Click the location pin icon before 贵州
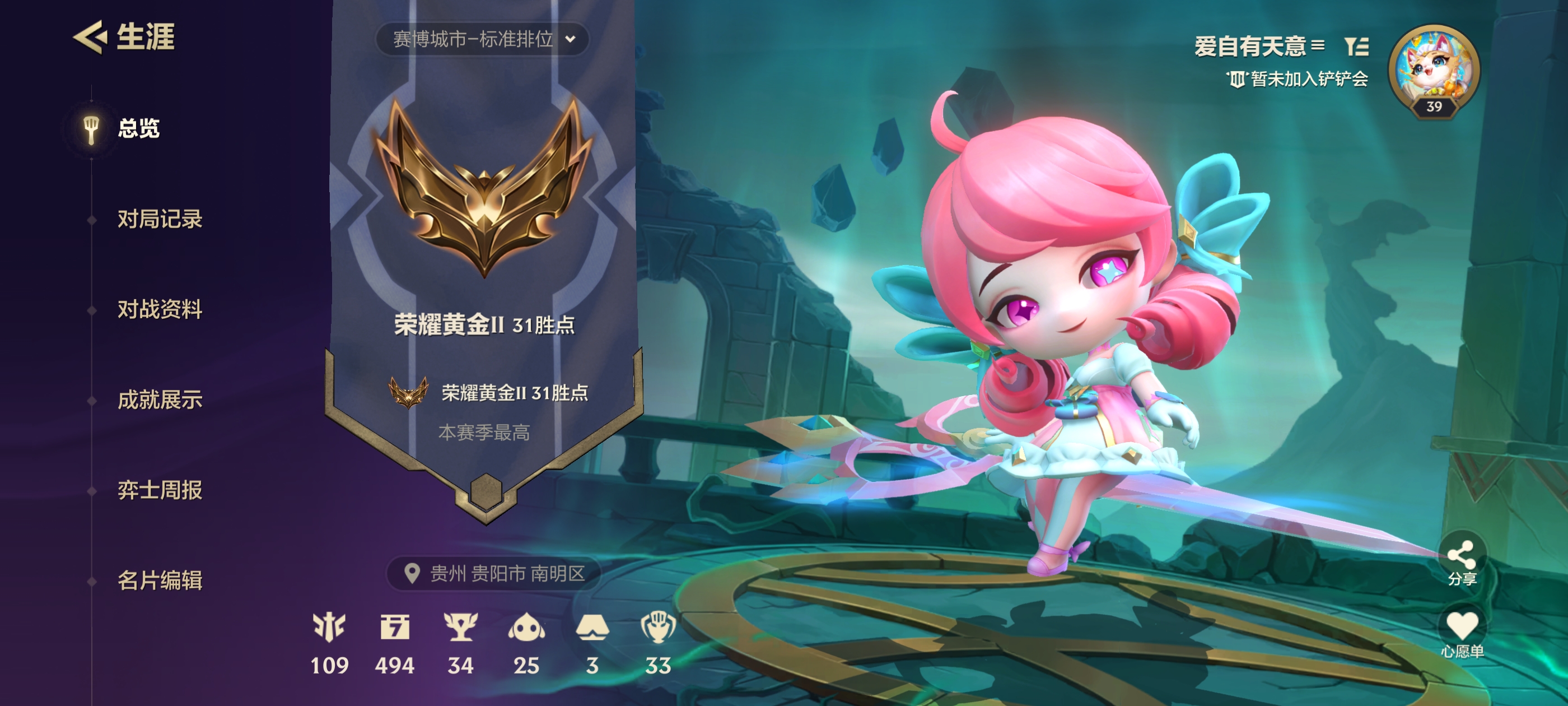Screen dimensions: 1568x706 (414, 573)
